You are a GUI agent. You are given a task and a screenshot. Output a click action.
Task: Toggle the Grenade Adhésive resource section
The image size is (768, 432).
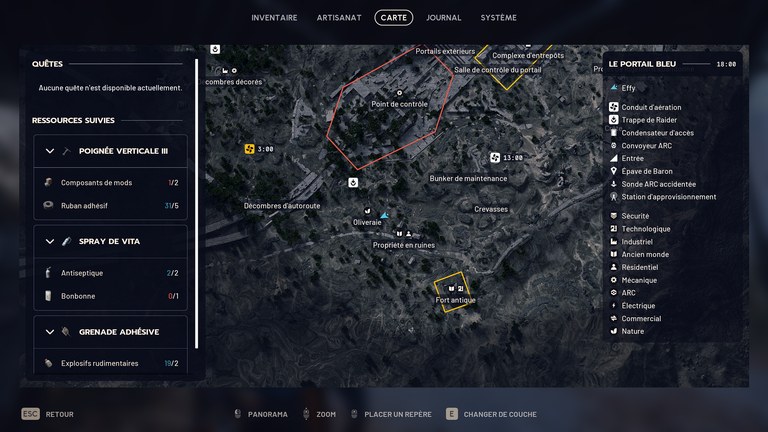(50, 331)
